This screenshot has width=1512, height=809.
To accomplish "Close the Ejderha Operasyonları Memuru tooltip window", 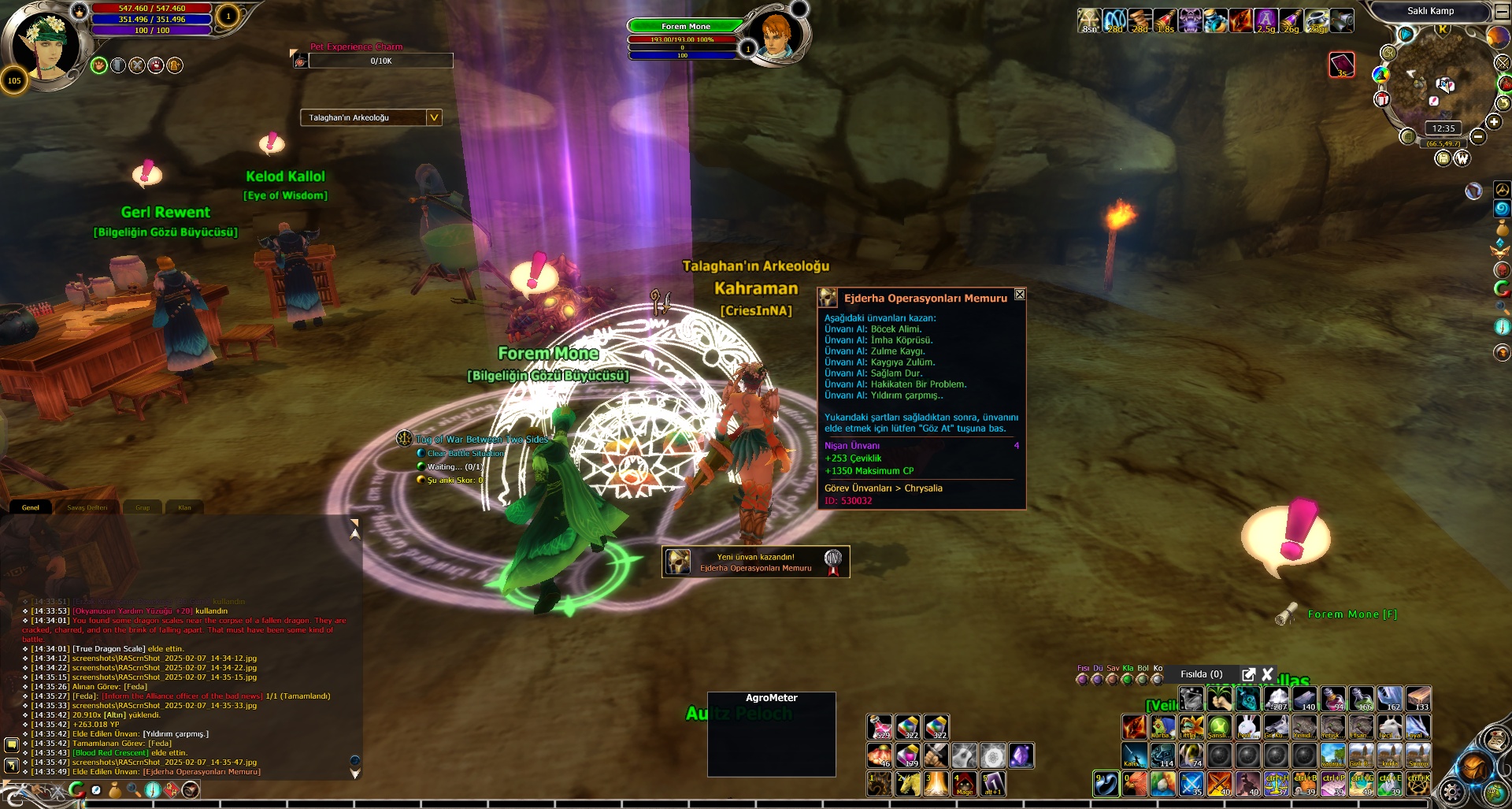I will tap(1020, 295).
